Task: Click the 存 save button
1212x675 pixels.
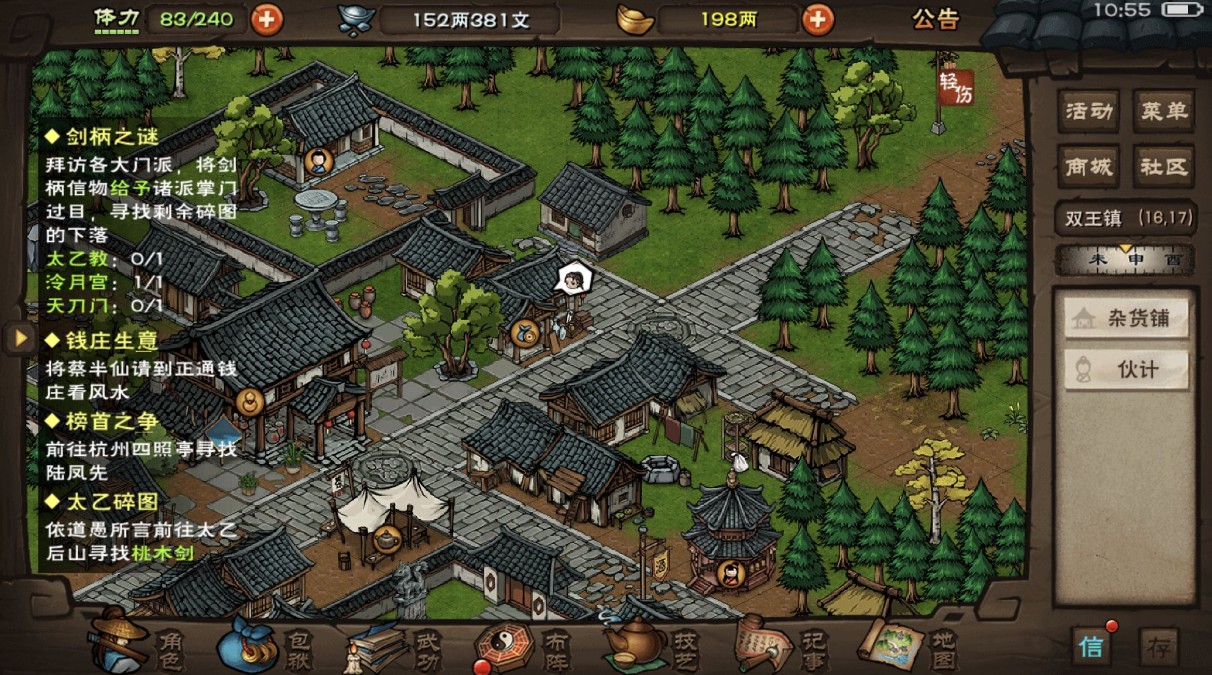Action: (x=1159, y=646)
